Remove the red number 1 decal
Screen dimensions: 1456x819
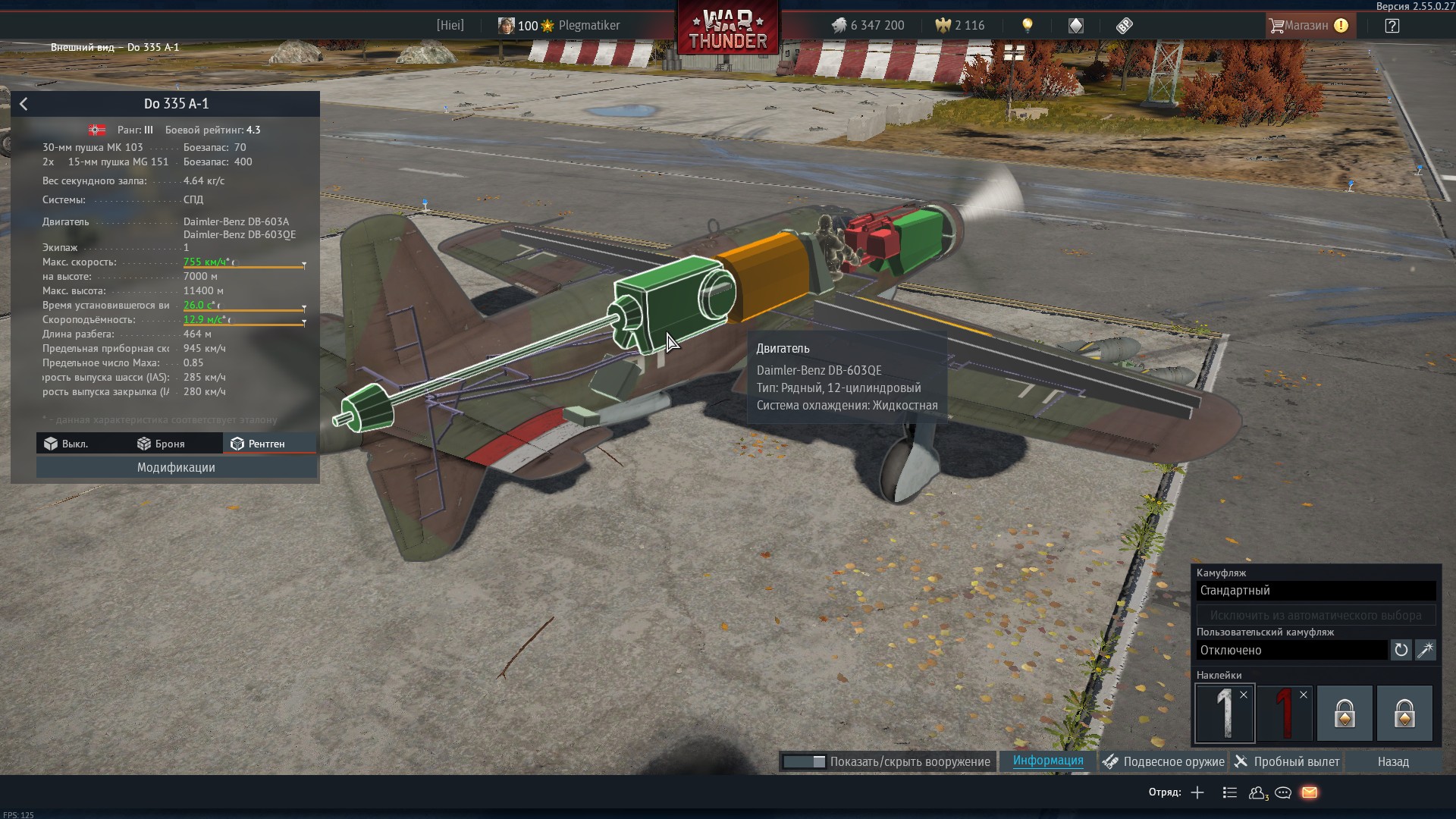[1303, 695]
